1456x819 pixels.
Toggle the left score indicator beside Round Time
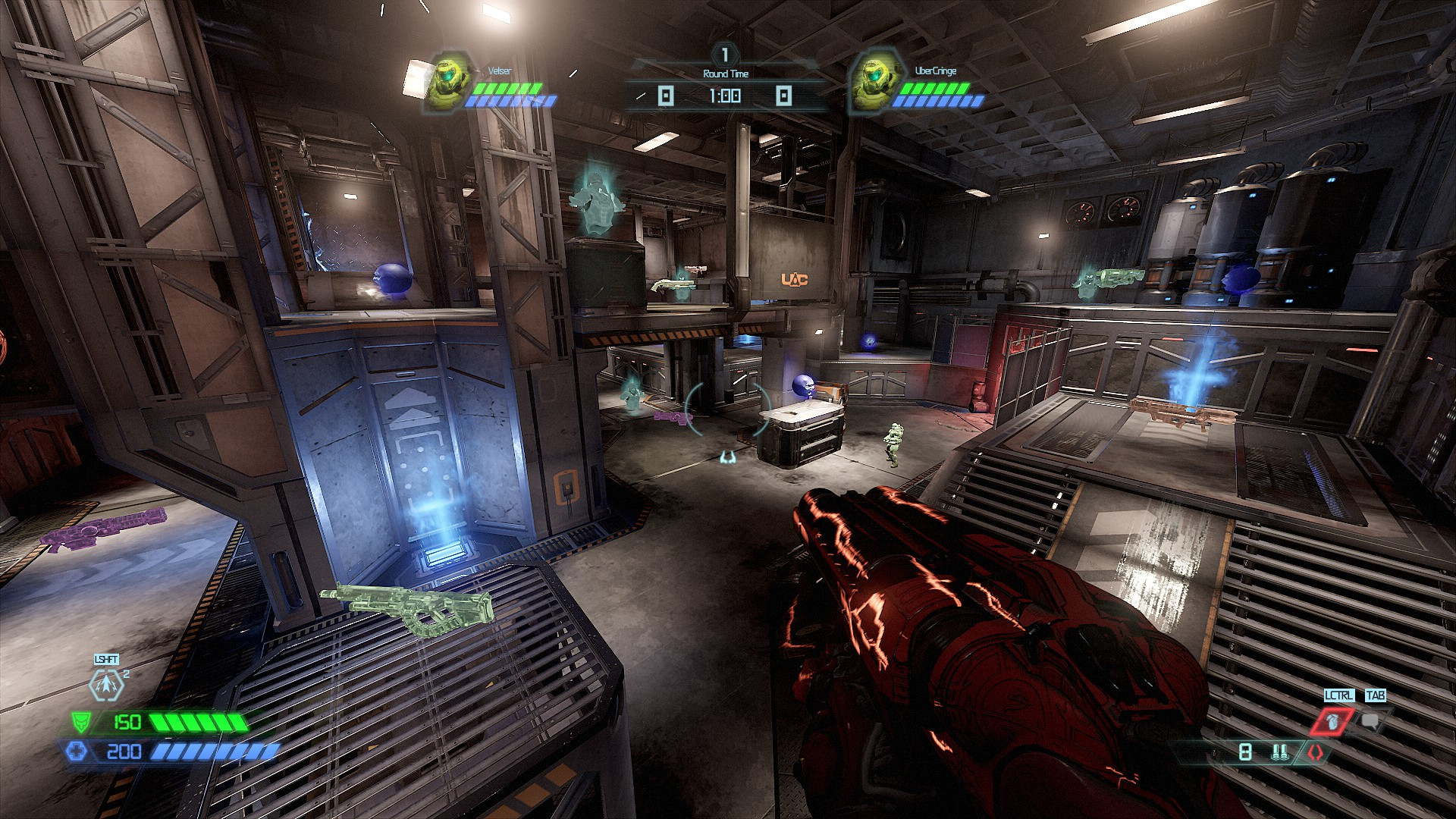tap(666, 94)
